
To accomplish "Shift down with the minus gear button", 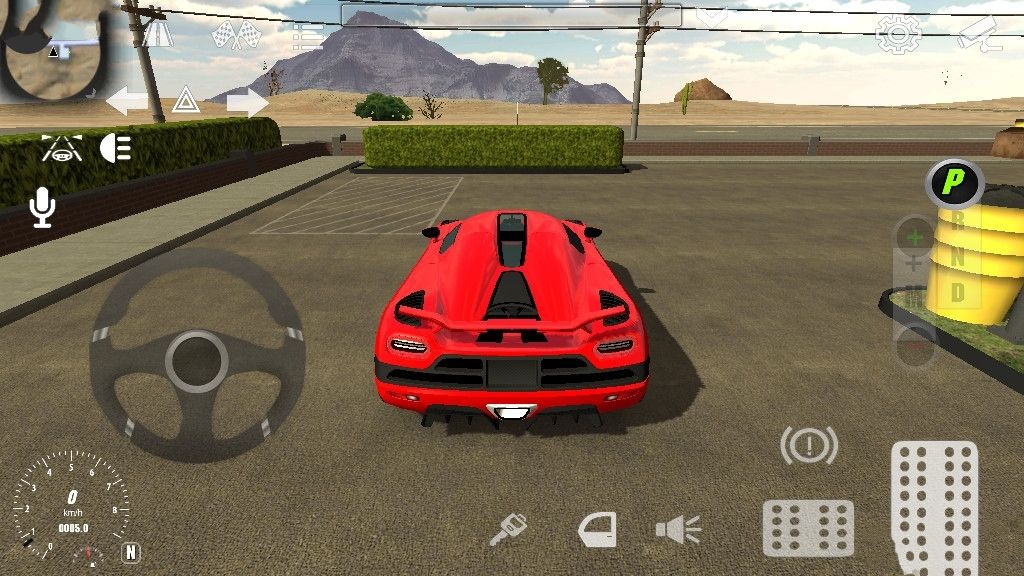I will (914, 346).
